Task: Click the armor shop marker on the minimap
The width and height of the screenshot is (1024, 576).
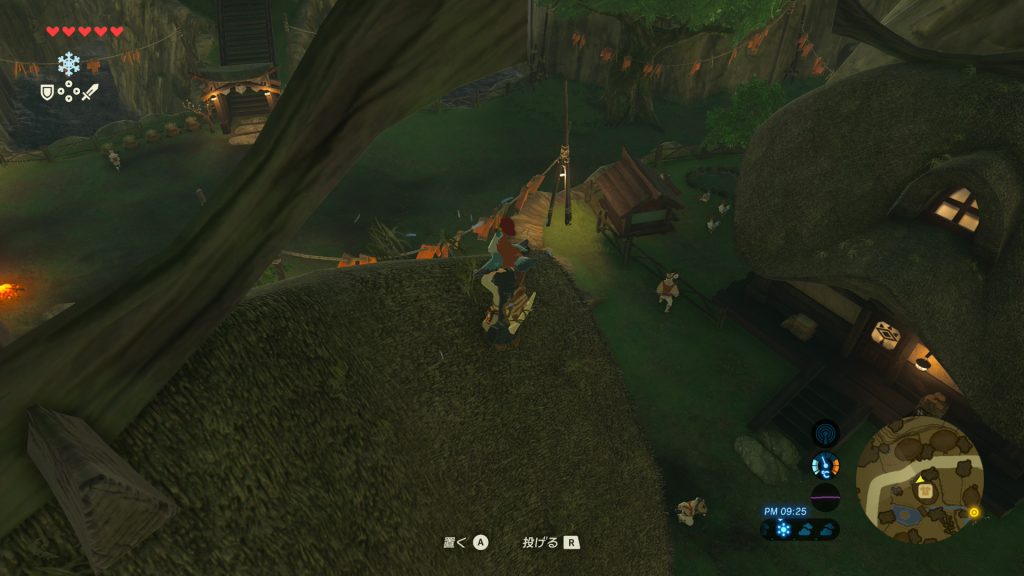Action: 926,491
